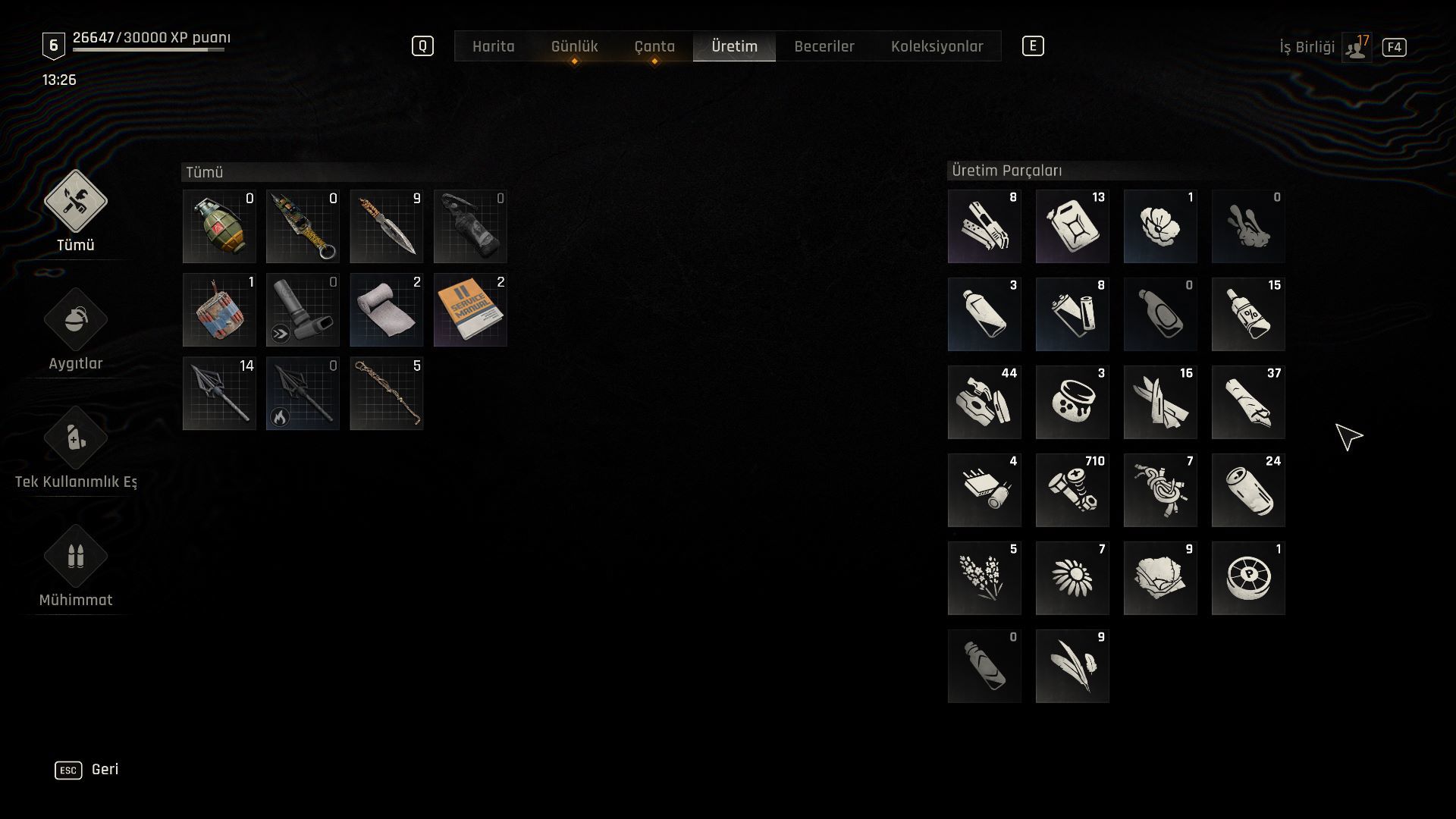Select the Tümü category icon

pos(75,202)
